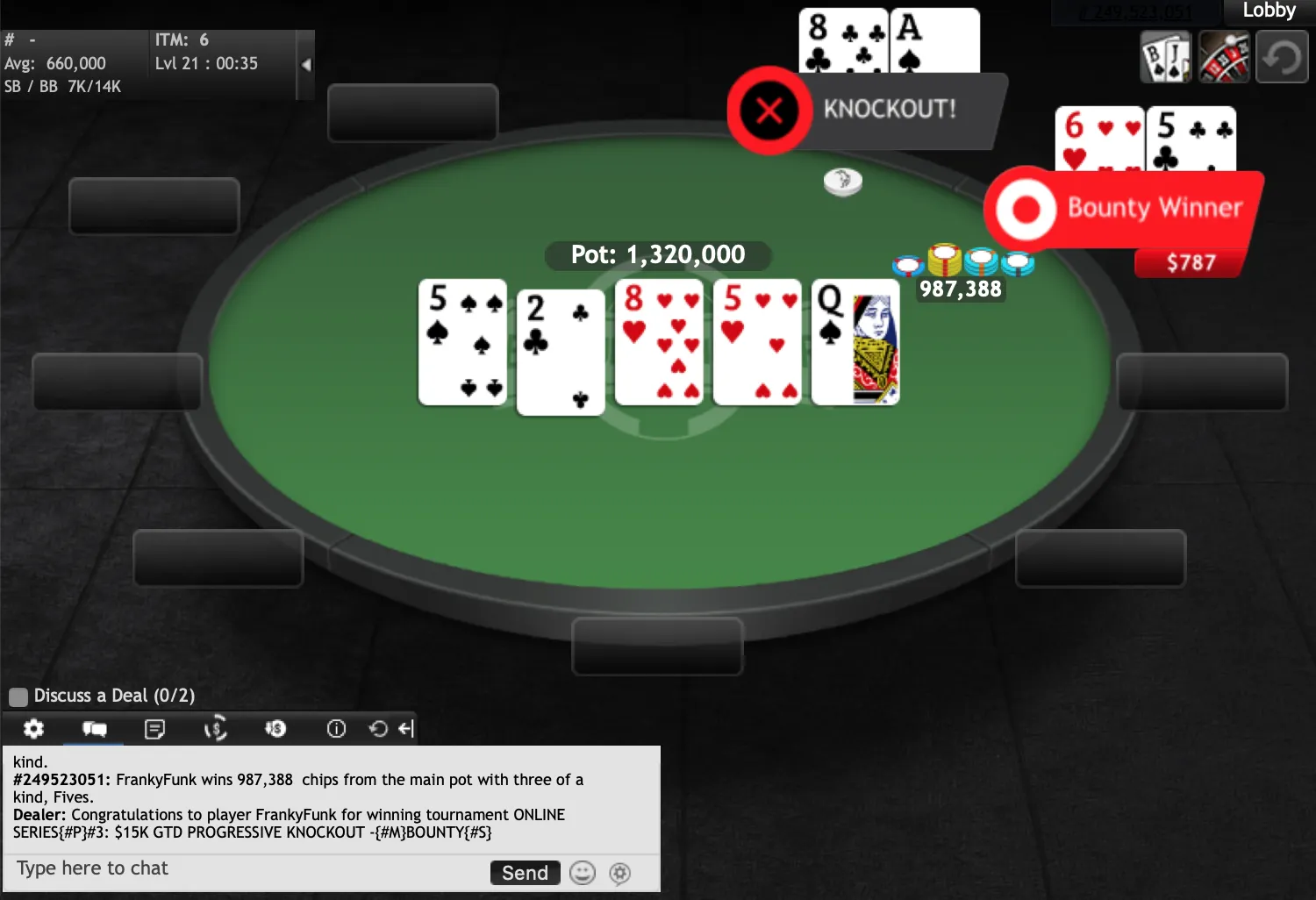Collapse the chat panel with arrow-bar icon
This screenshot has width=1316, height=900.
405,729
